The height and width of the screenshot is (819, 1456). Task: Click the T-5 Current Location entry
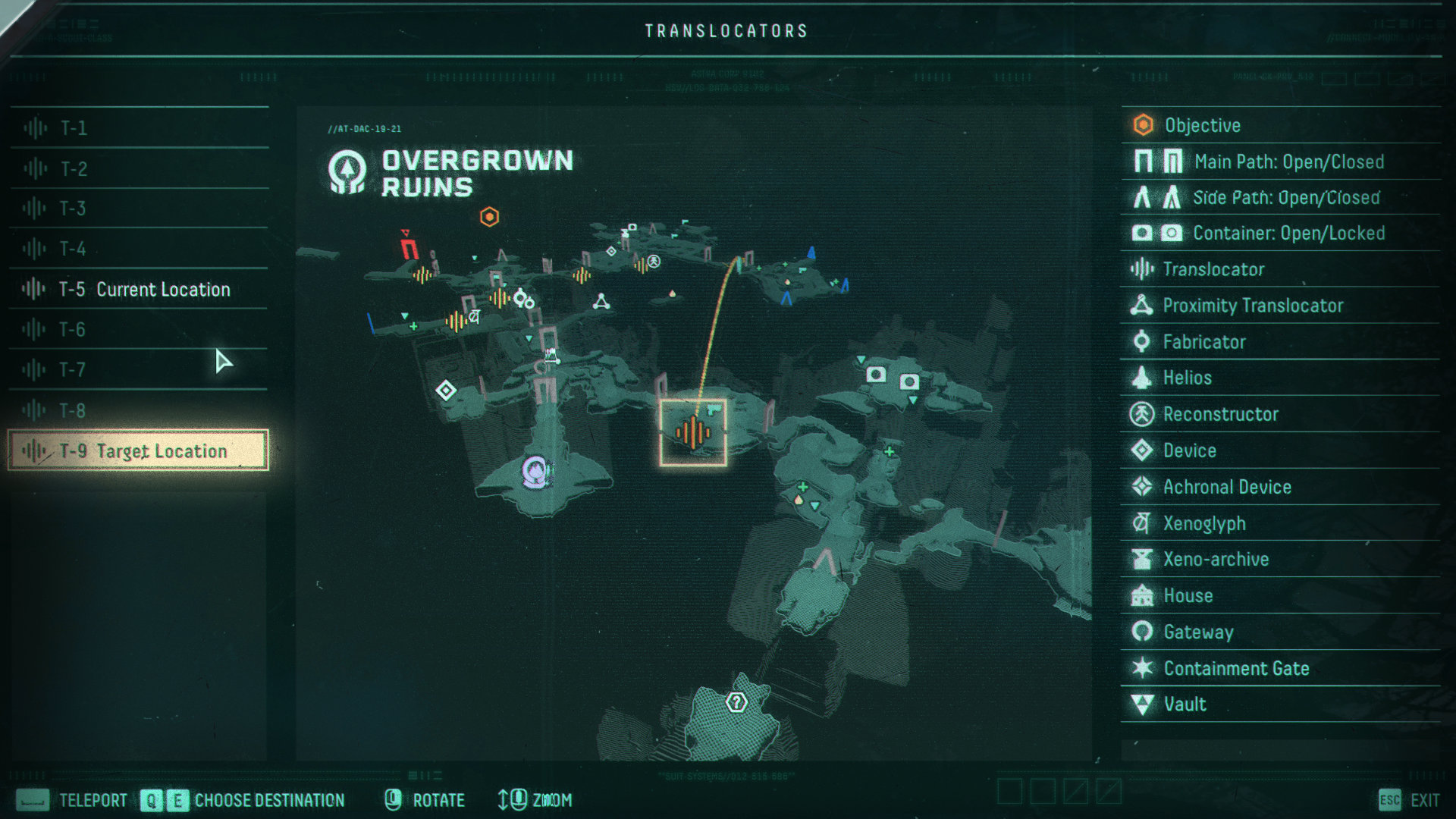[x=139, y=289]
